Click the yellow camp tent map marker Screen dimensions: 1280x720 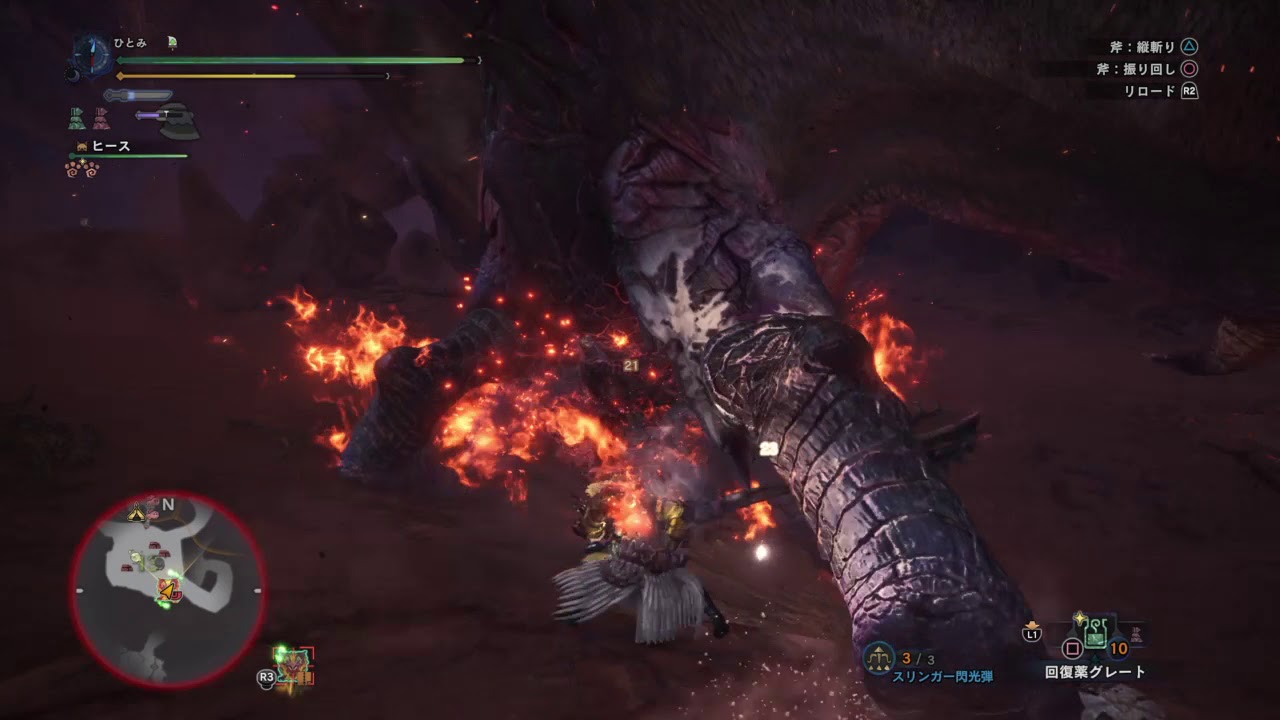coord(136,513)
